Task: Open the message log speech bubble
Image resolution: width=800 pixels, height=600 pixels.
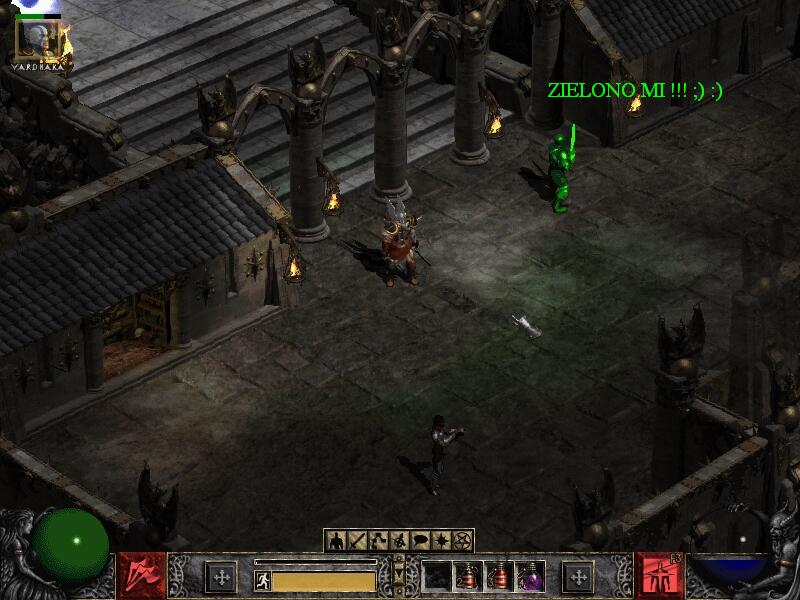Action: coord(420,541)
